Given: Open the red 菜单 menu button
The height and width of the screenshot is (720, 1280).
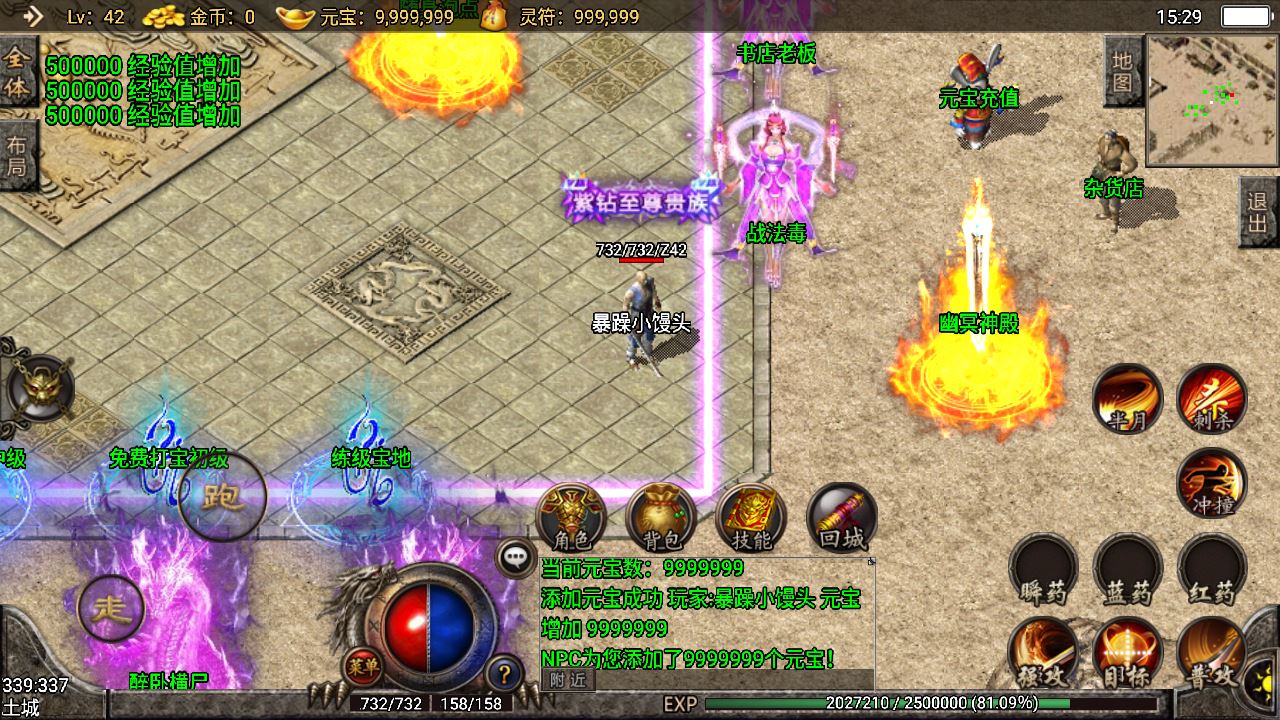Looking at the screenshot, I should pos(361,663).
